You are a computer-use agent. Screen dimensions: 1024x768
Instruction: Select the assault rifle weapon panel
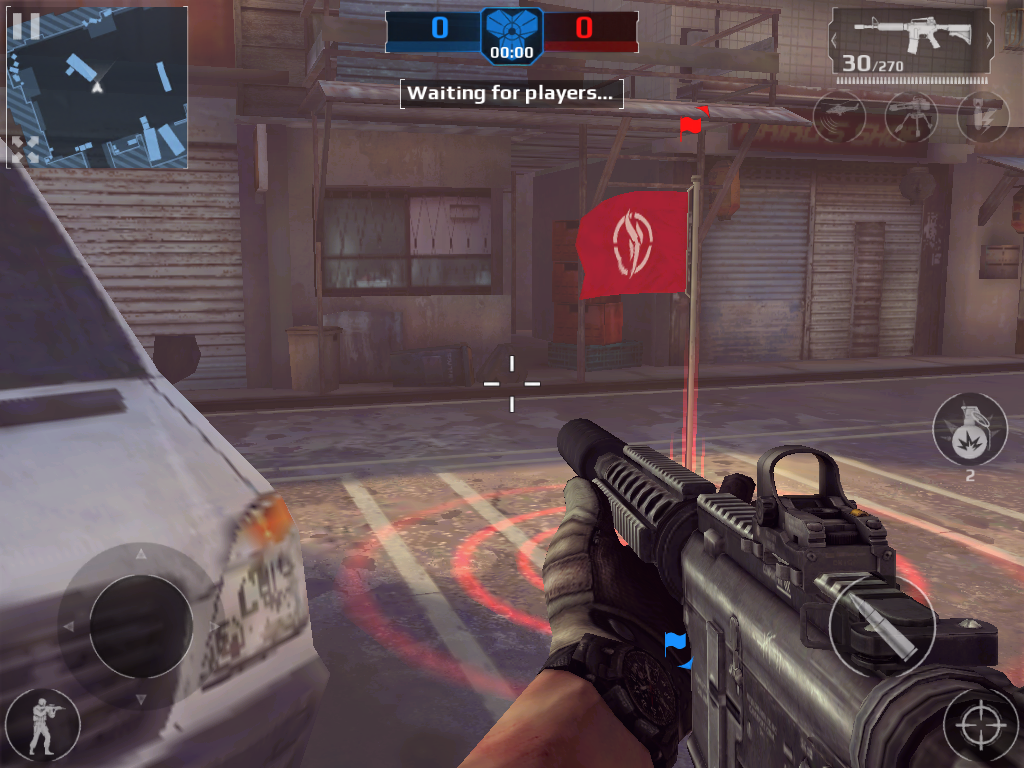[x=912, y=42]
